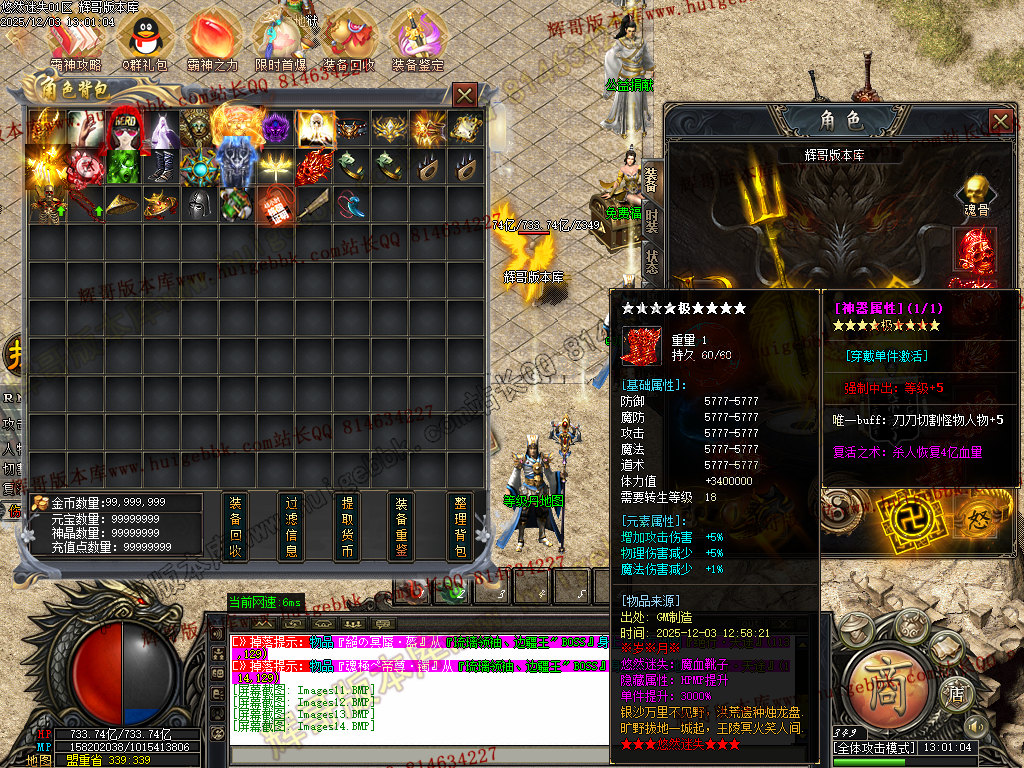The width and height of the screenshot is (1024, 768).
Task: Select the steel helmet in the bag
Action: tap(198, 205)
